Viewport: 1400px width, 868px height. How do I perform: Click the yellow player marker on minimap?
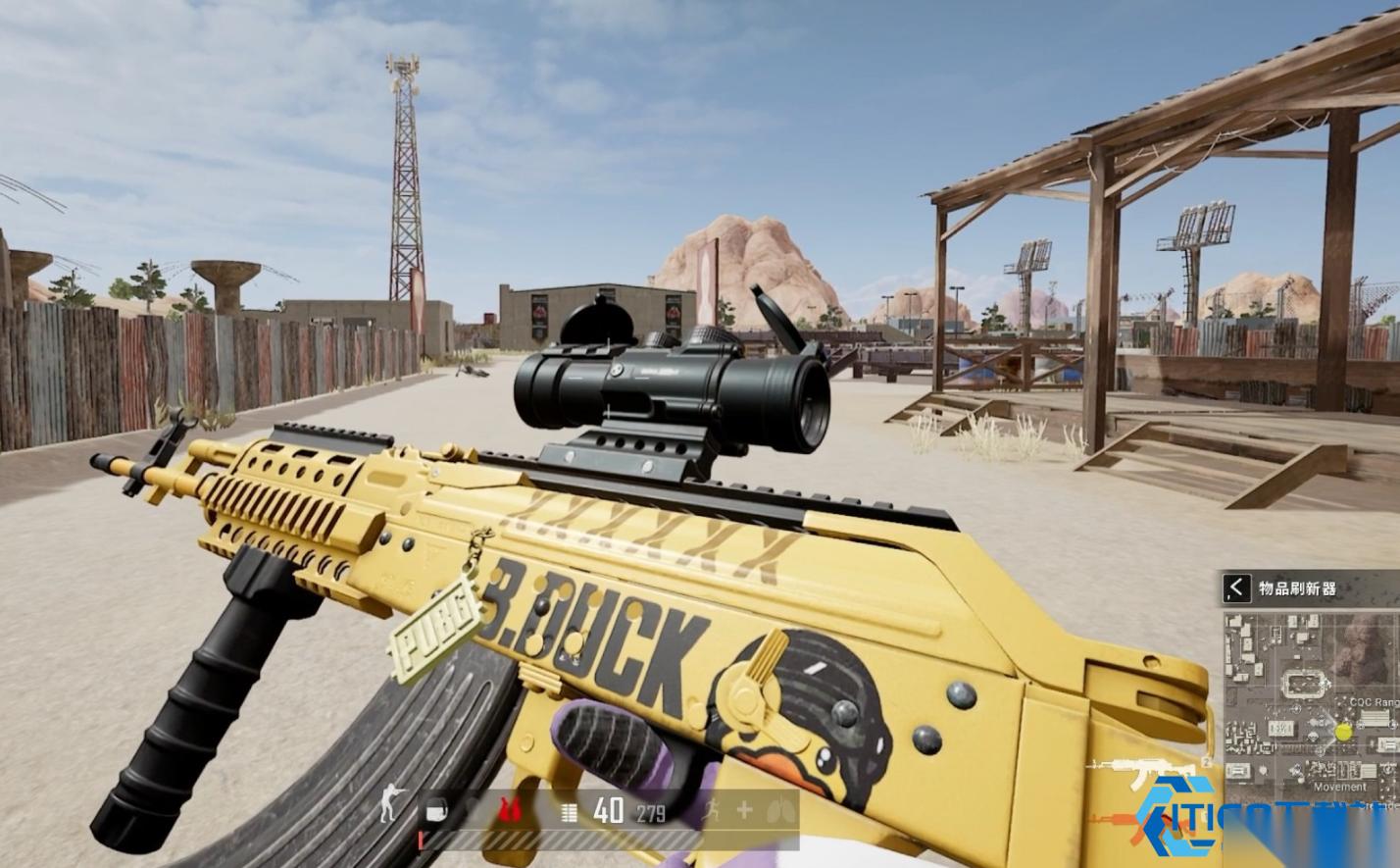[x=1343, y=732]
